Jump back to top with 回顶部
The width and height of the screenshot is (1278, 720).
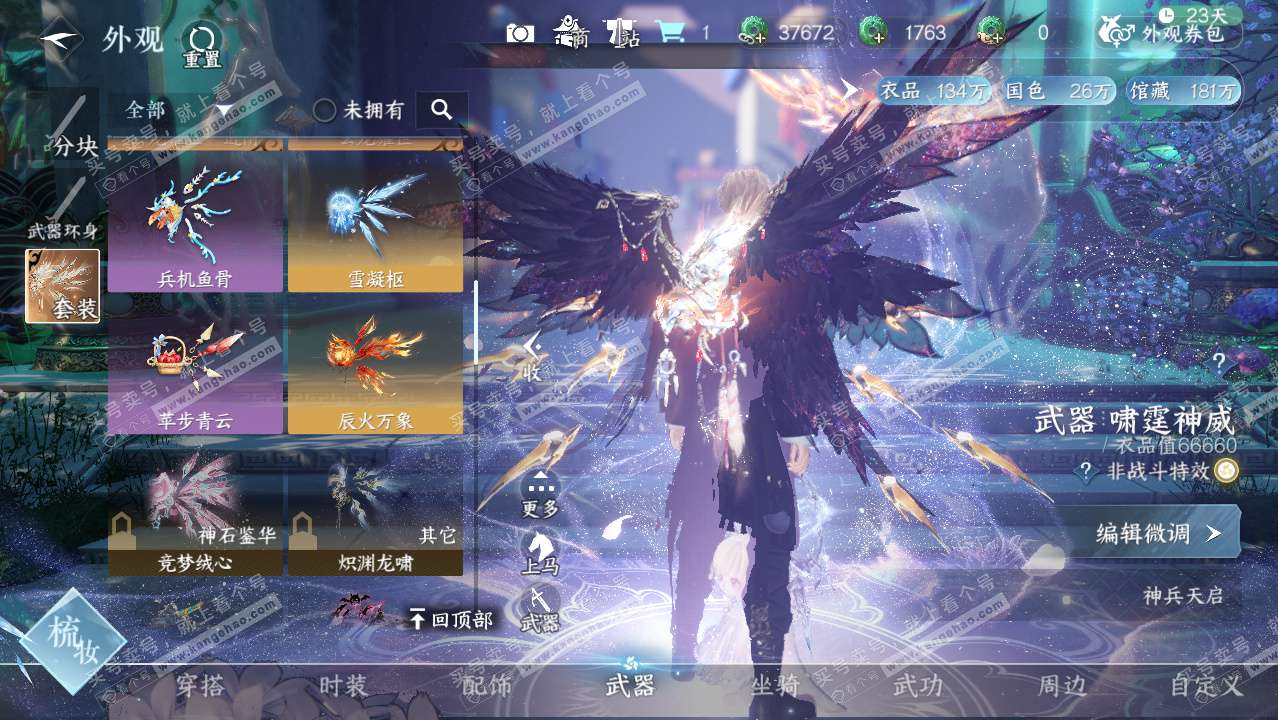(452, 620)
